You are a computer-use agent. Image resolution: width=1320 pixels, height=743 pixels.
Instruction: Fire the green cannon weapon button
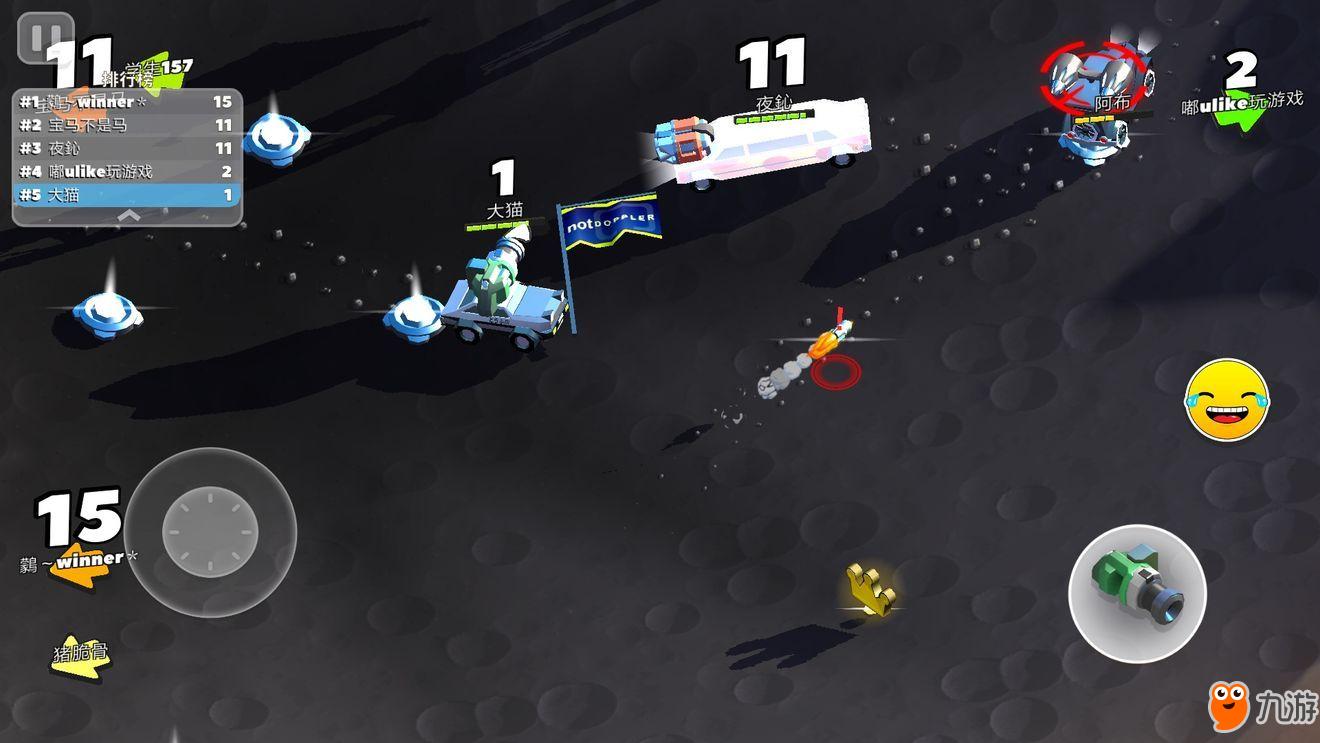click(1137, 593)
